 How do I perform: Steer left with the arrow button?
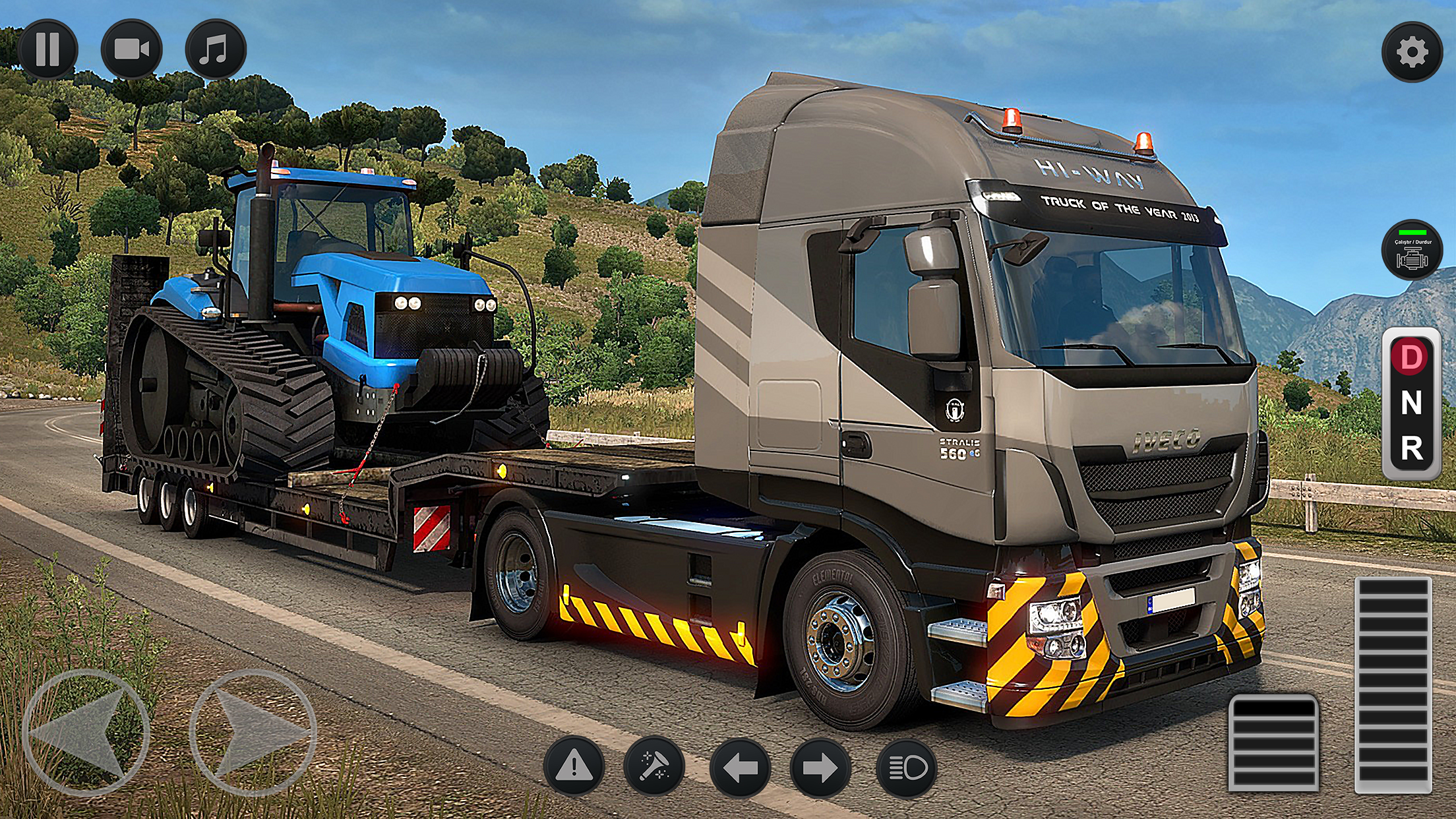coord(86,732)
